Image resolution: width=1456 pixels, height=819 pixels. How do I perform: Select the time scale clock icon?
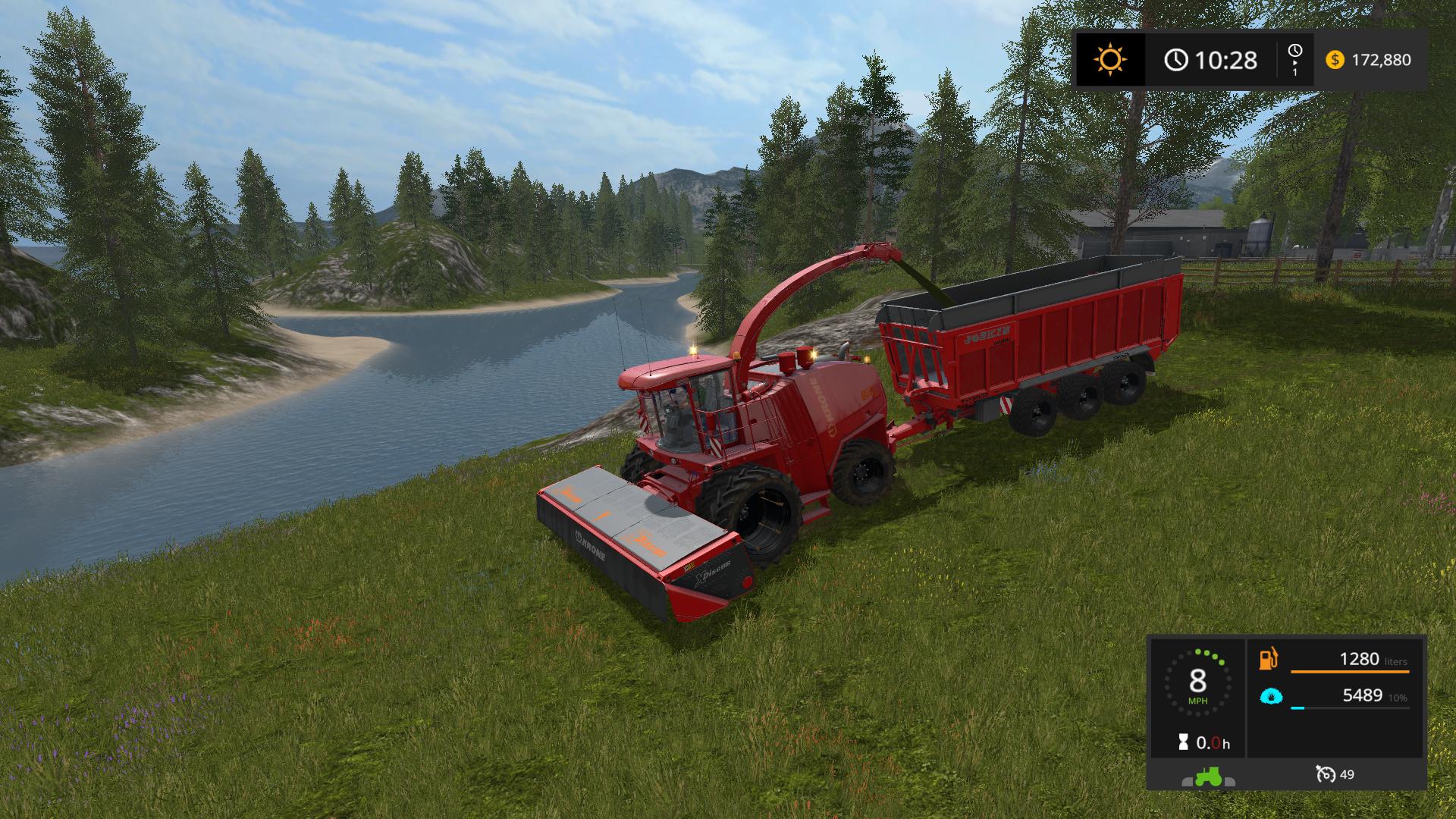(1294, 52)
